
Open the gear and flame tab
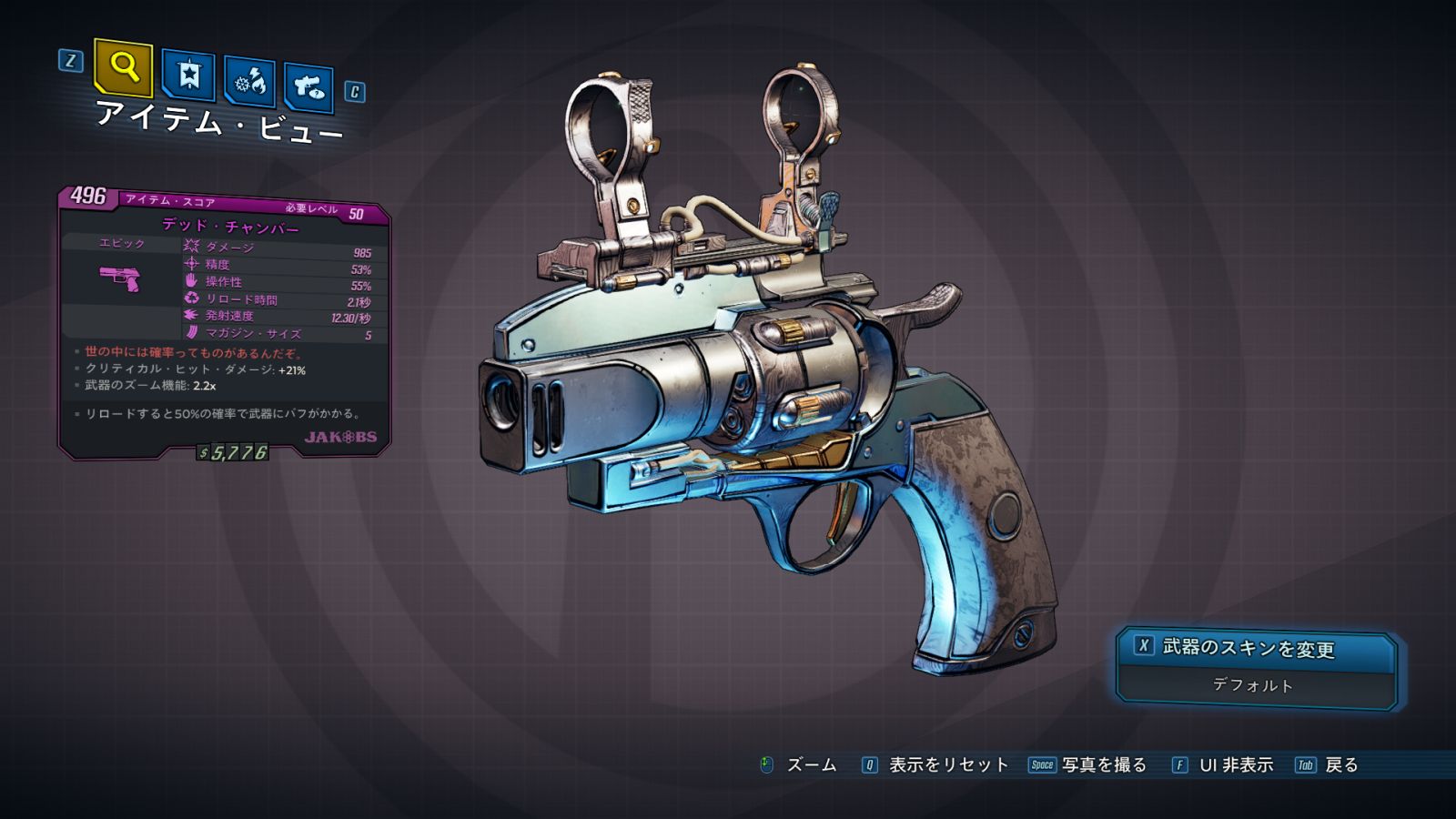pos(250,82)
